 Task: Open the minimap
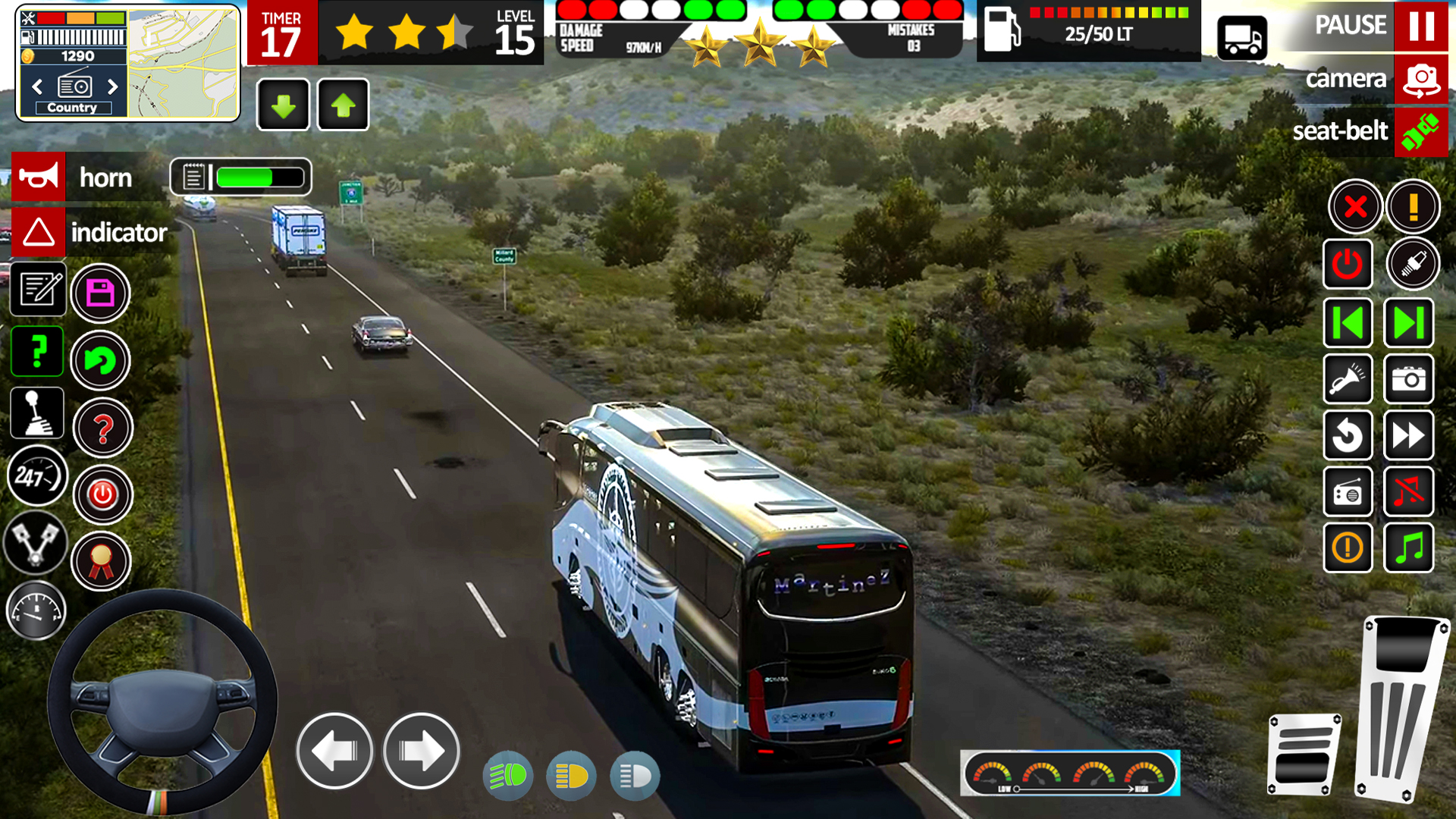click(183, 64)
